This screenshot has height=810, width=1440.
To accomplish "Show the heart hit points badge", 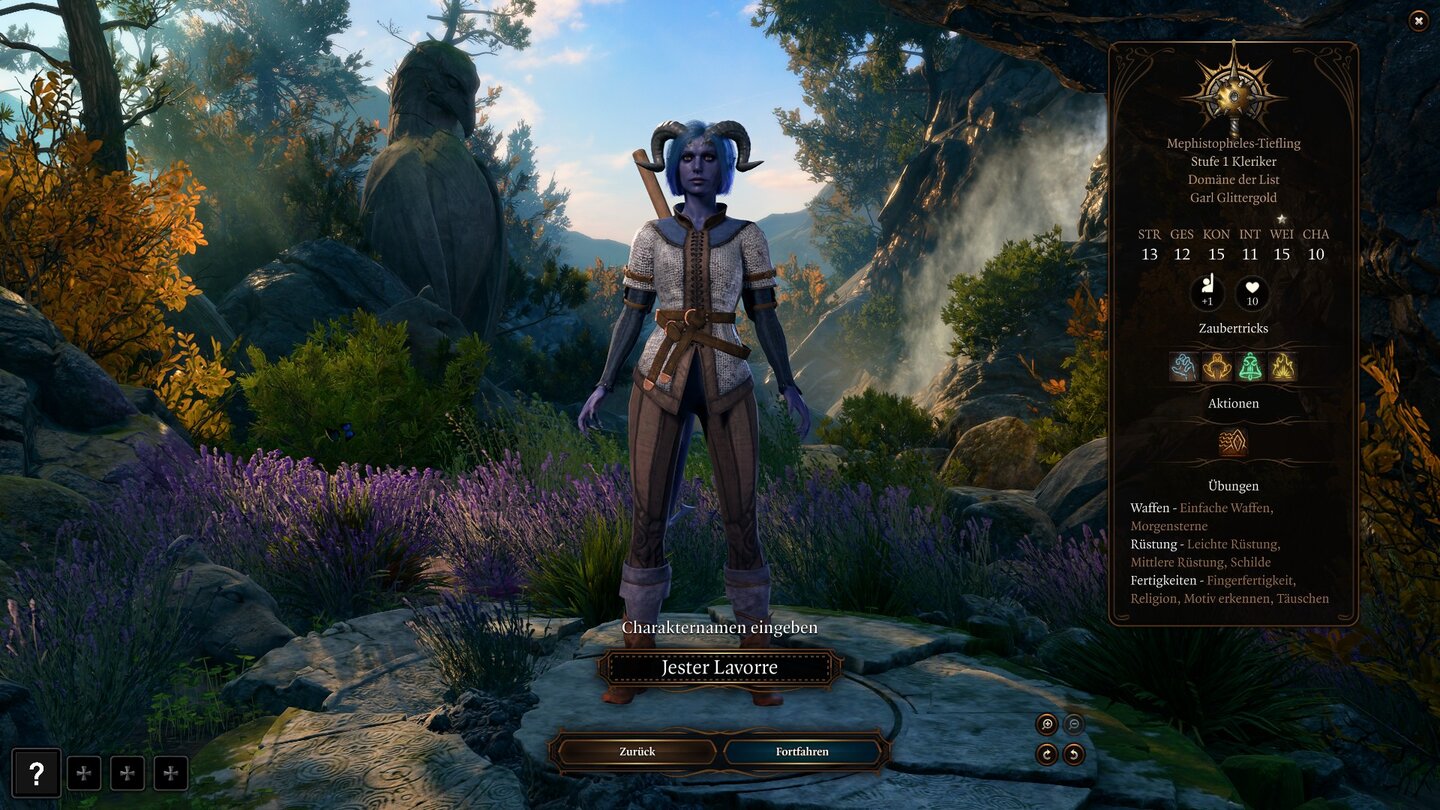I will click(1252, 294).
